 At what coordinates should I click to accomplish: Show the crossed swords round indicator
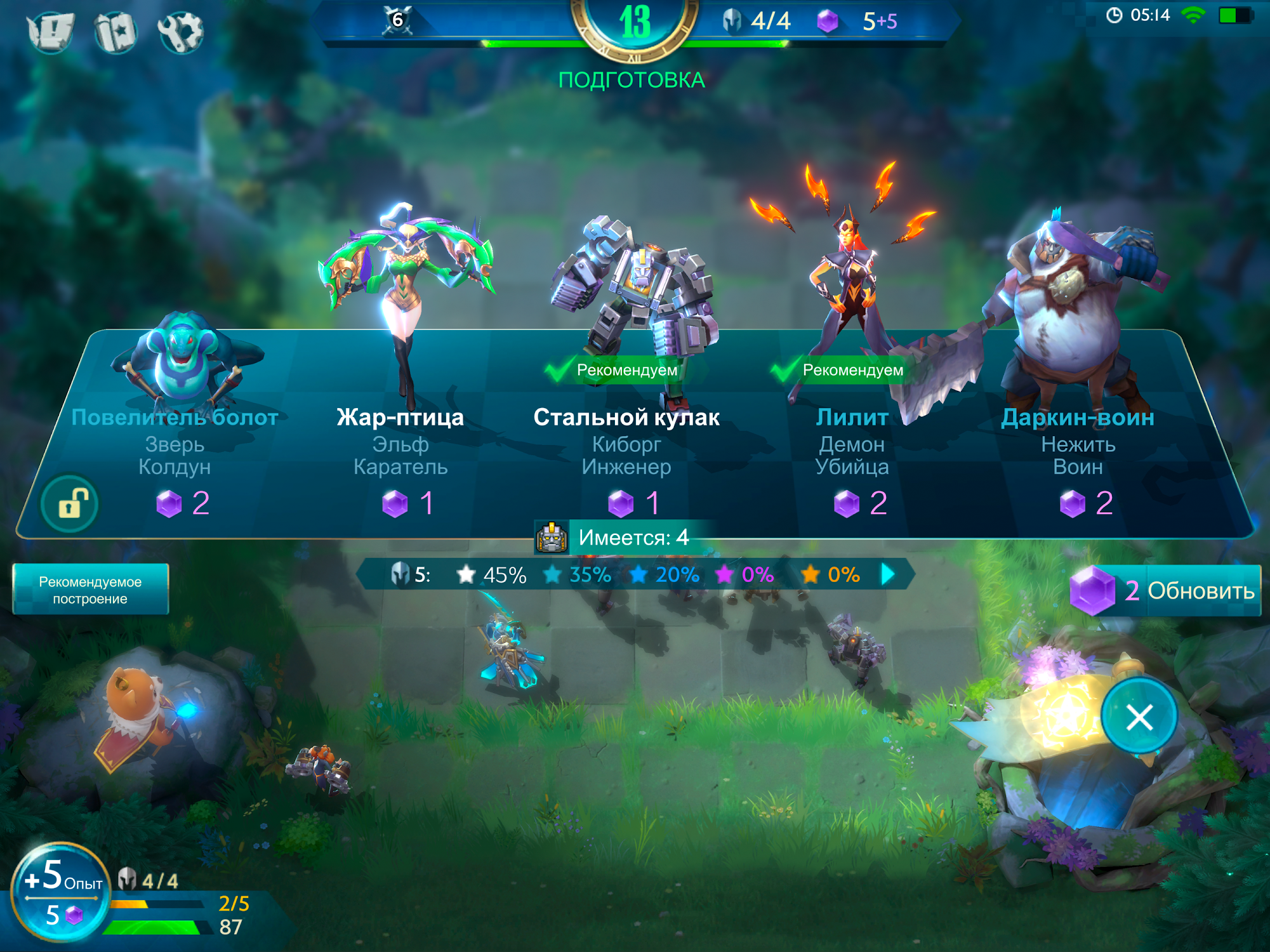click(x=397, y=20)
